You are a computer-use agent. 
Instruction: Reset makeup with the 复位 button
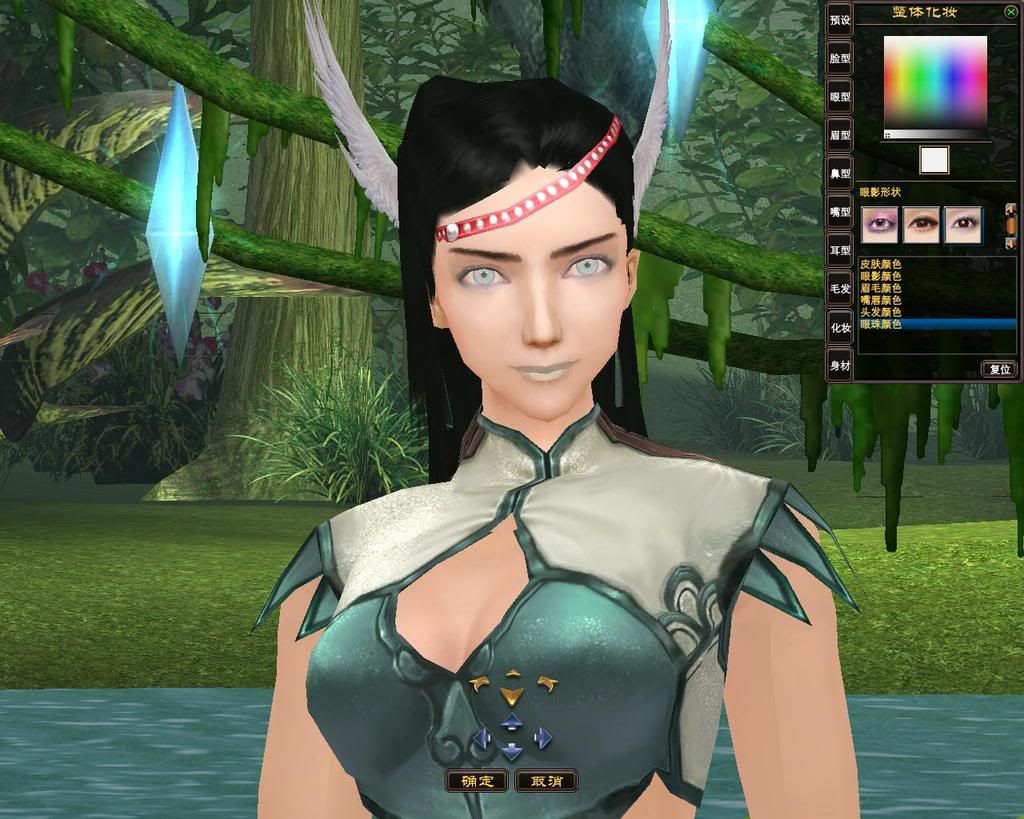click(x=999, y=369)
